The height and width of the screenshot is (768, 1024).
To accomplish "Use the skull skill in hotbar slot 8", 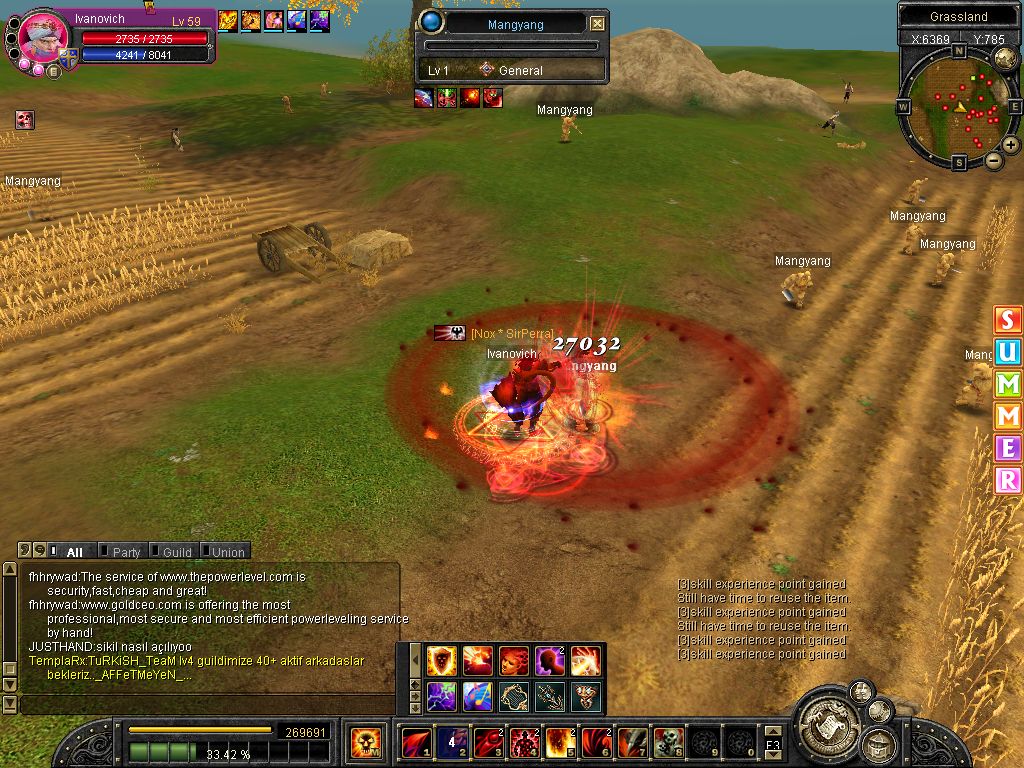I will click(x=668, y=743).
